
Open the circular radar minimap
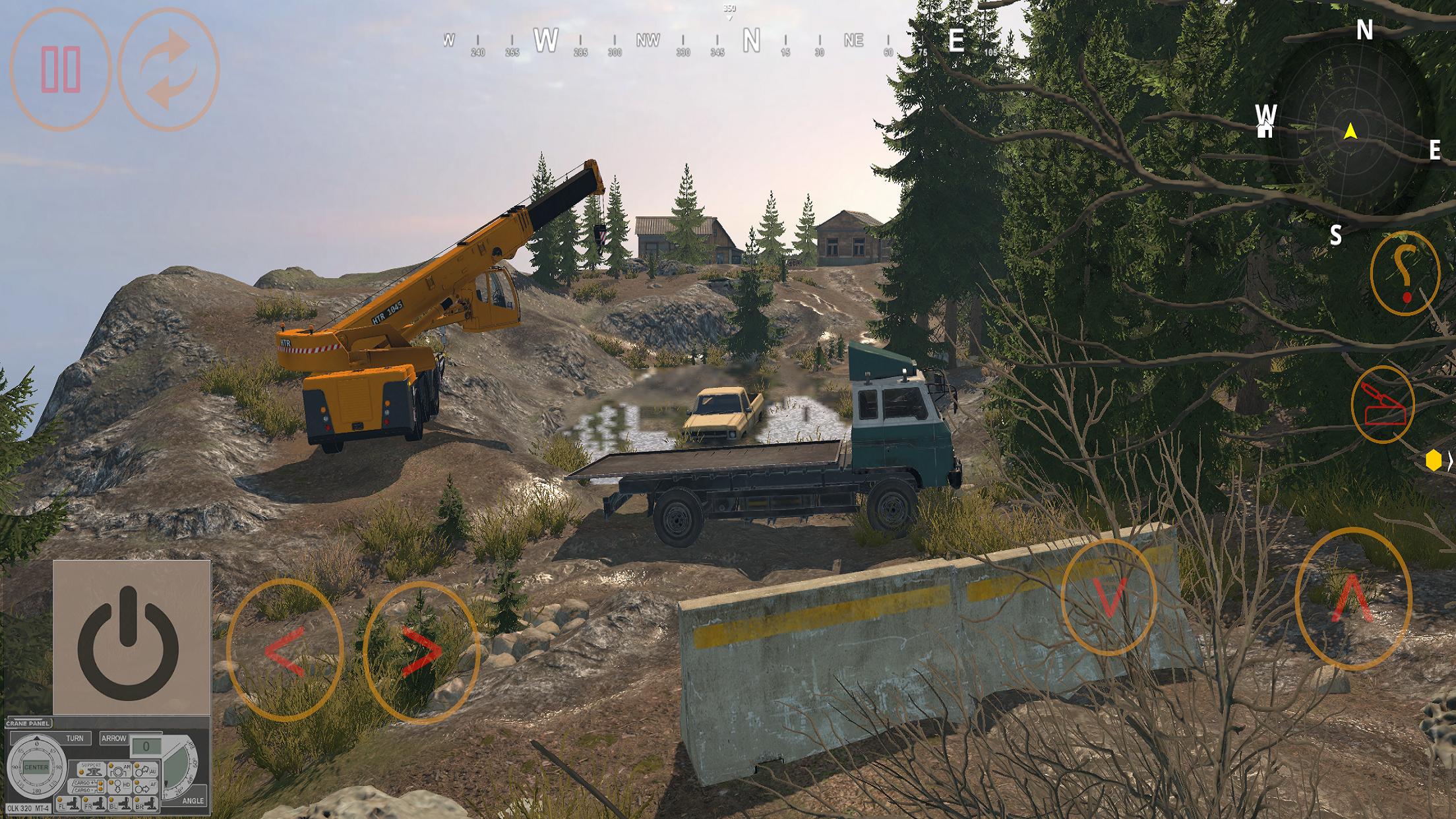(1350, 132)
